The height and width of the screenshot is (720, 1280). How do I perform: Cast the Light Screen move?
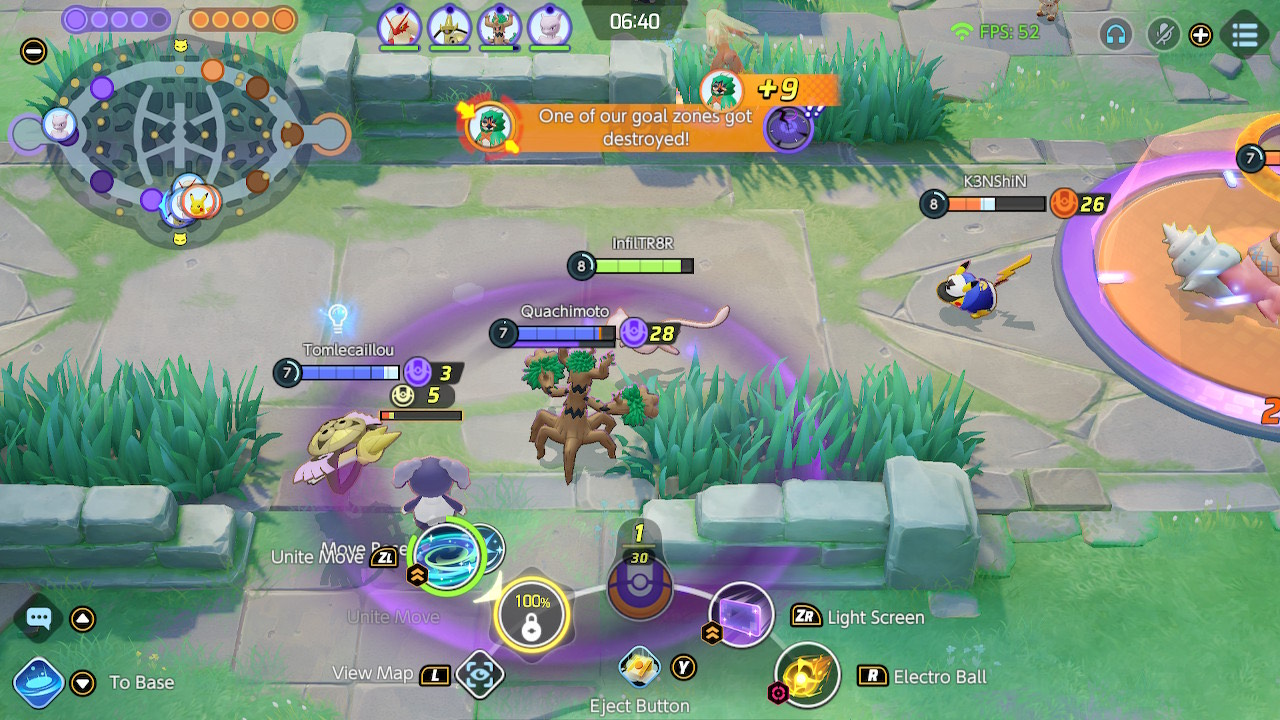coord(742,614)
